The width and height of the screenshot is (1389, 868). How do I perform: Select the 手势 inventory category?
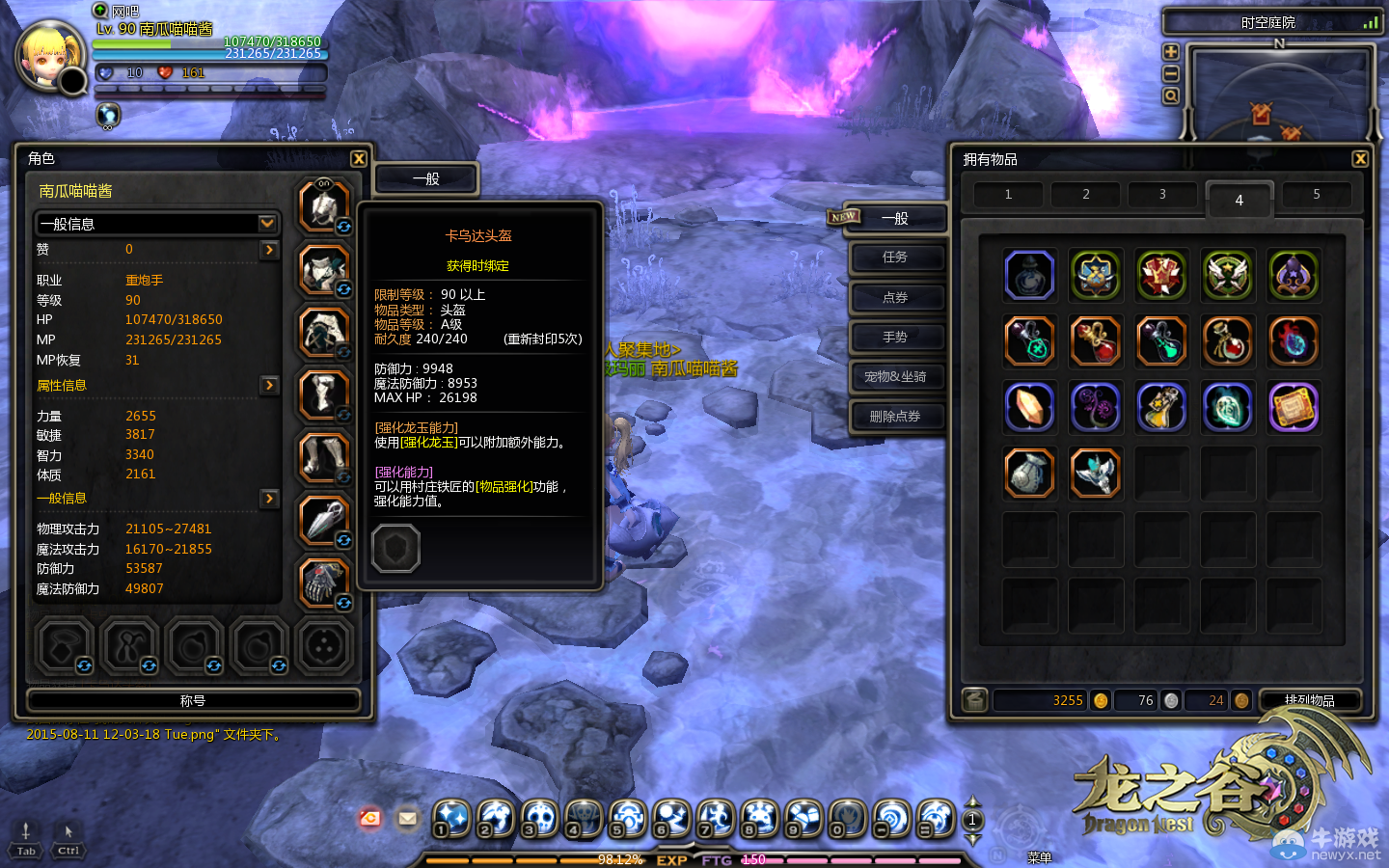point(895,338)
